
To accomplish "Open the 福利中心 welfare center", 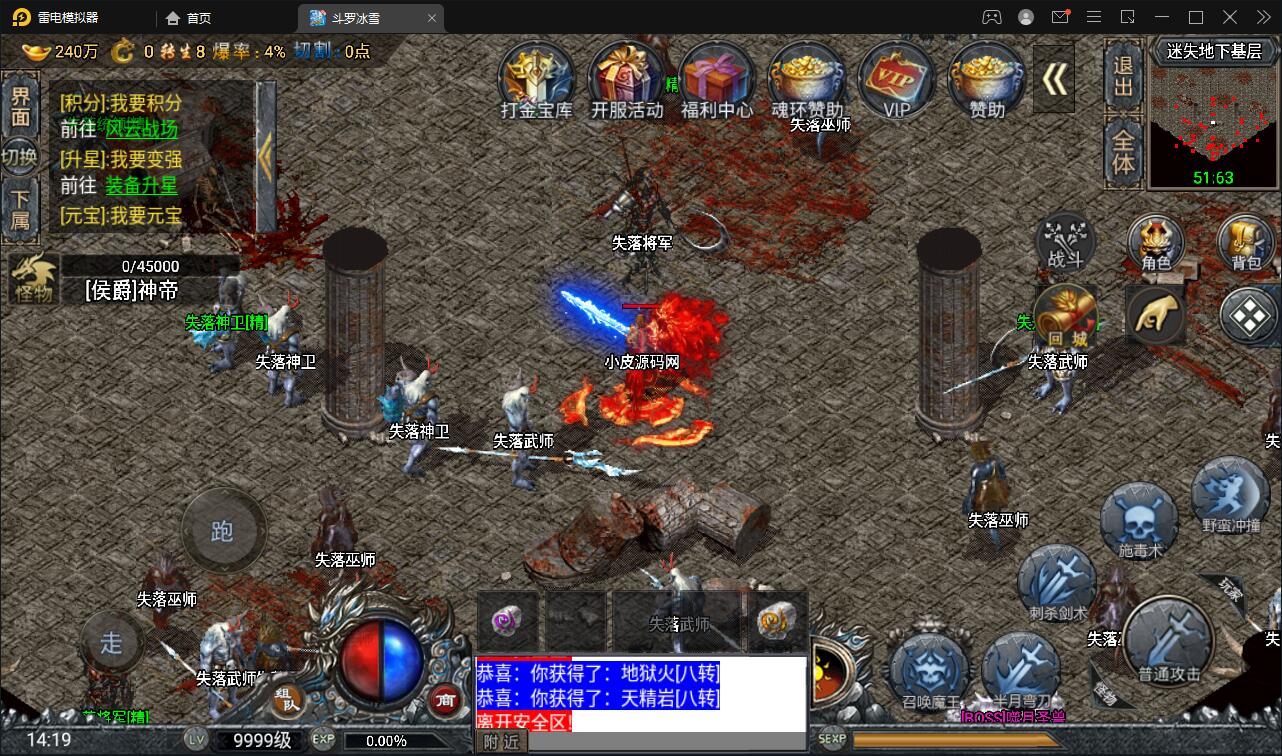I will point(717,80).
